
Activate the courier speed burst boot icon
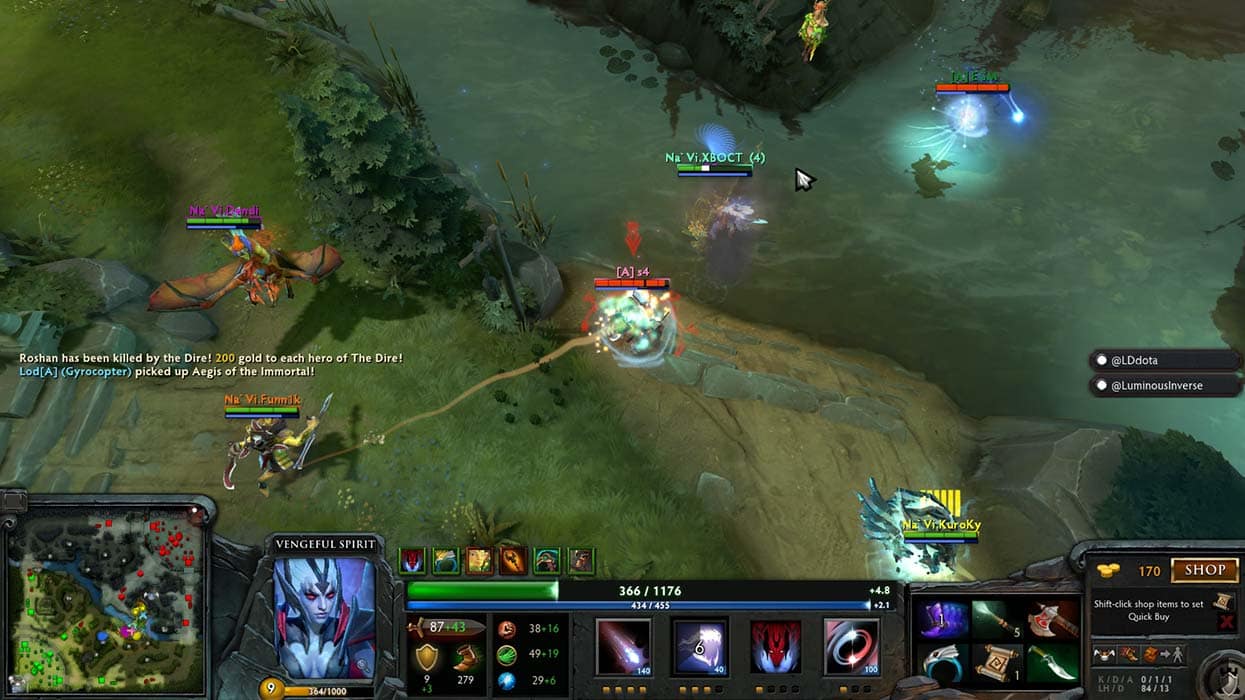(1128, 655)
